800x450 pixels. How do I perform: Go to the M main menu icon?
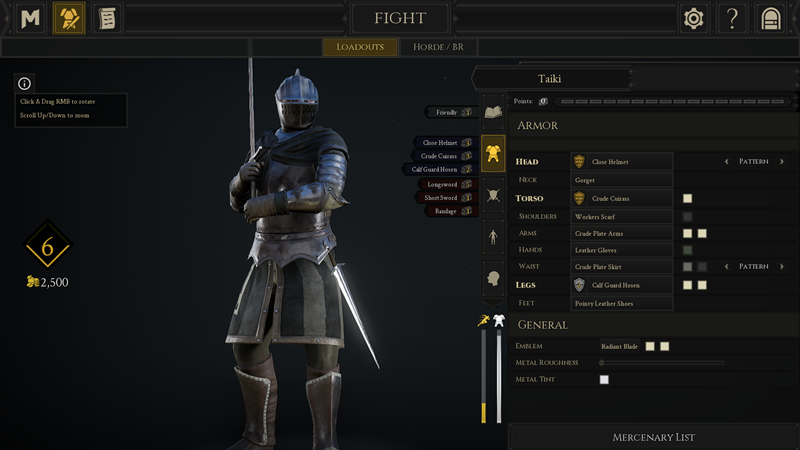coord(31,18)
